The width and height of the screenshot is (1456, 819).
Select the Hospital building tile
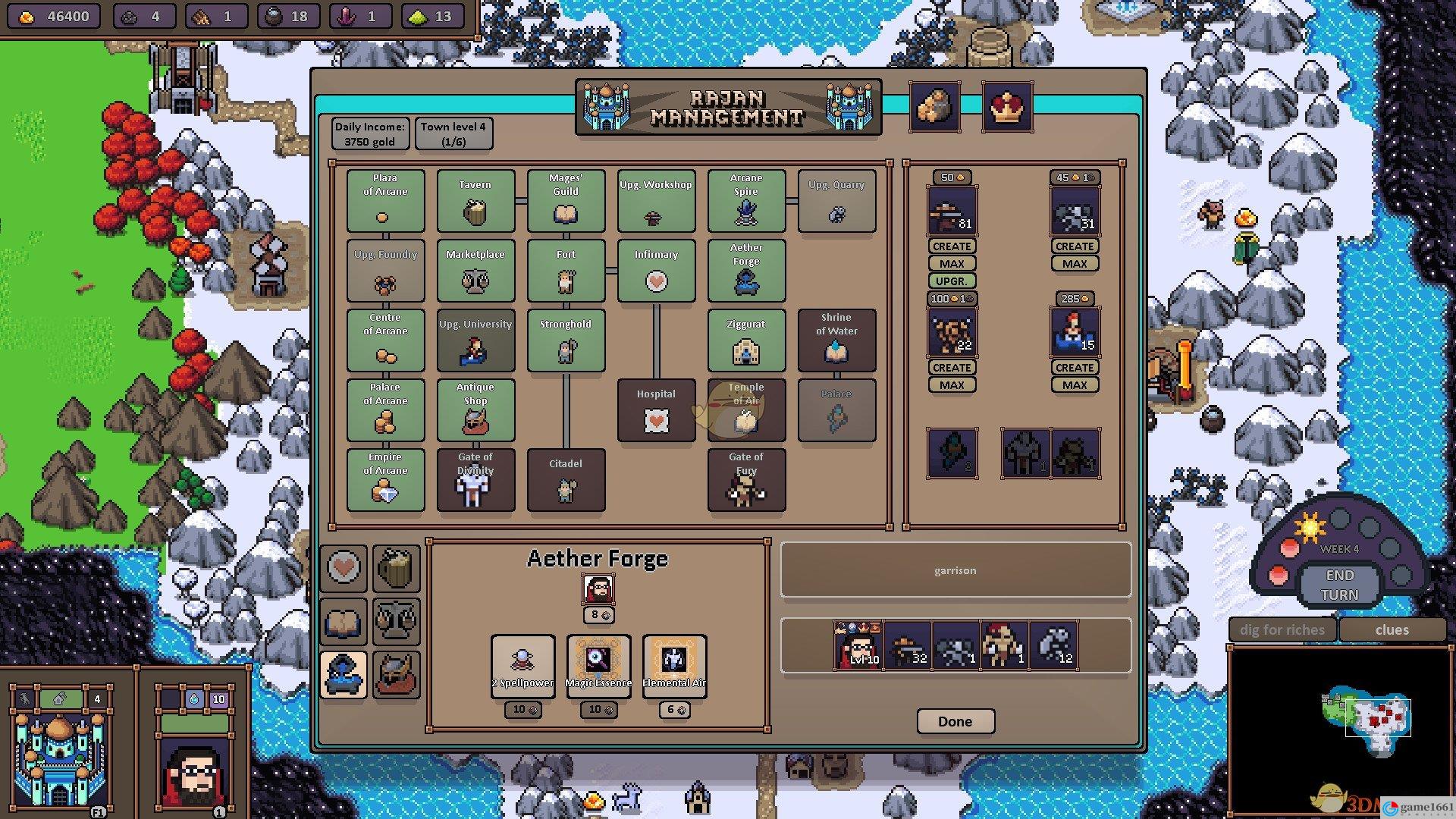click(x=656, y=410)
